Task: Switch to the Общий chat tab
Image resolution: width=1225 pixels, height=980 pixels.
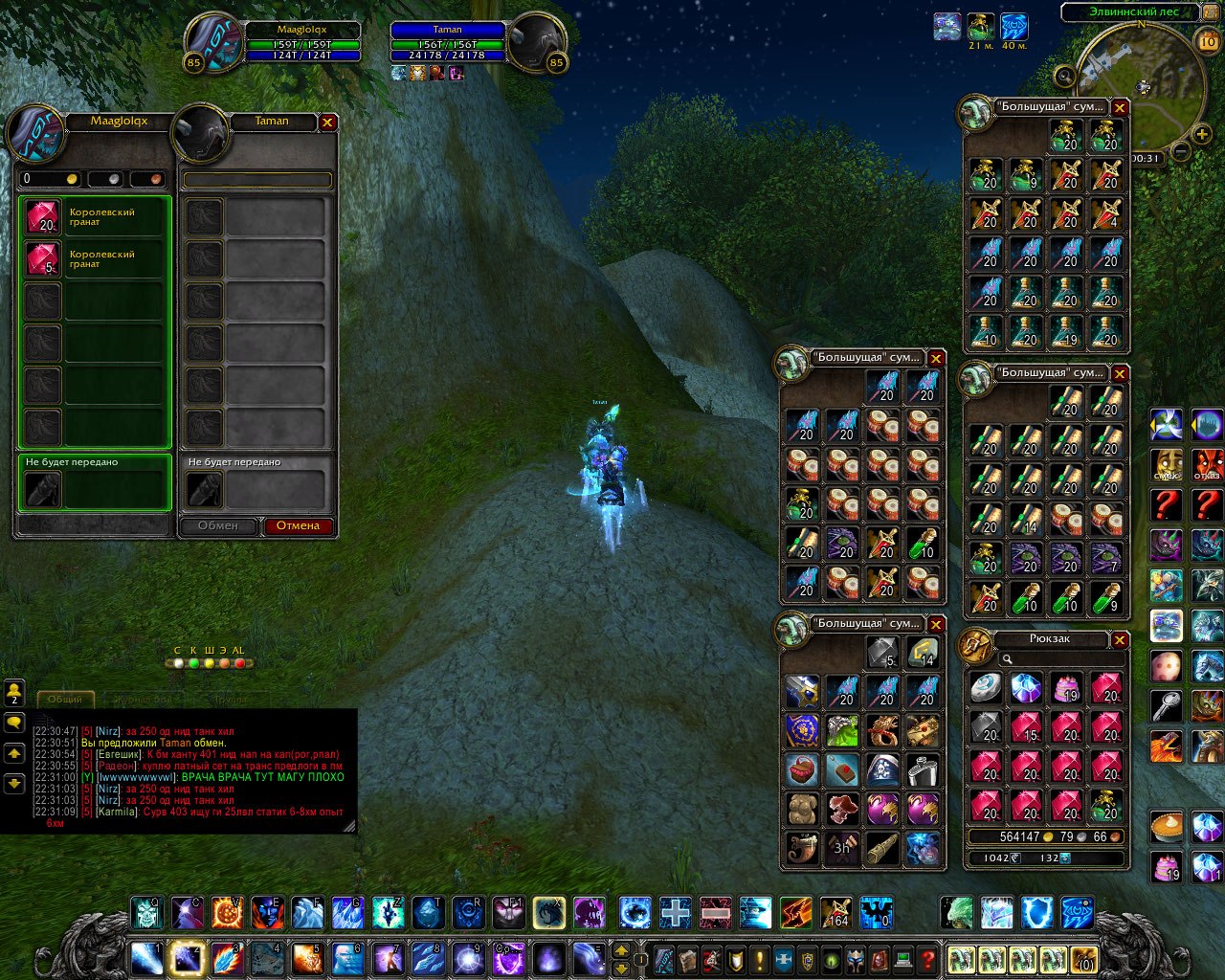Action: coord(65,699)
